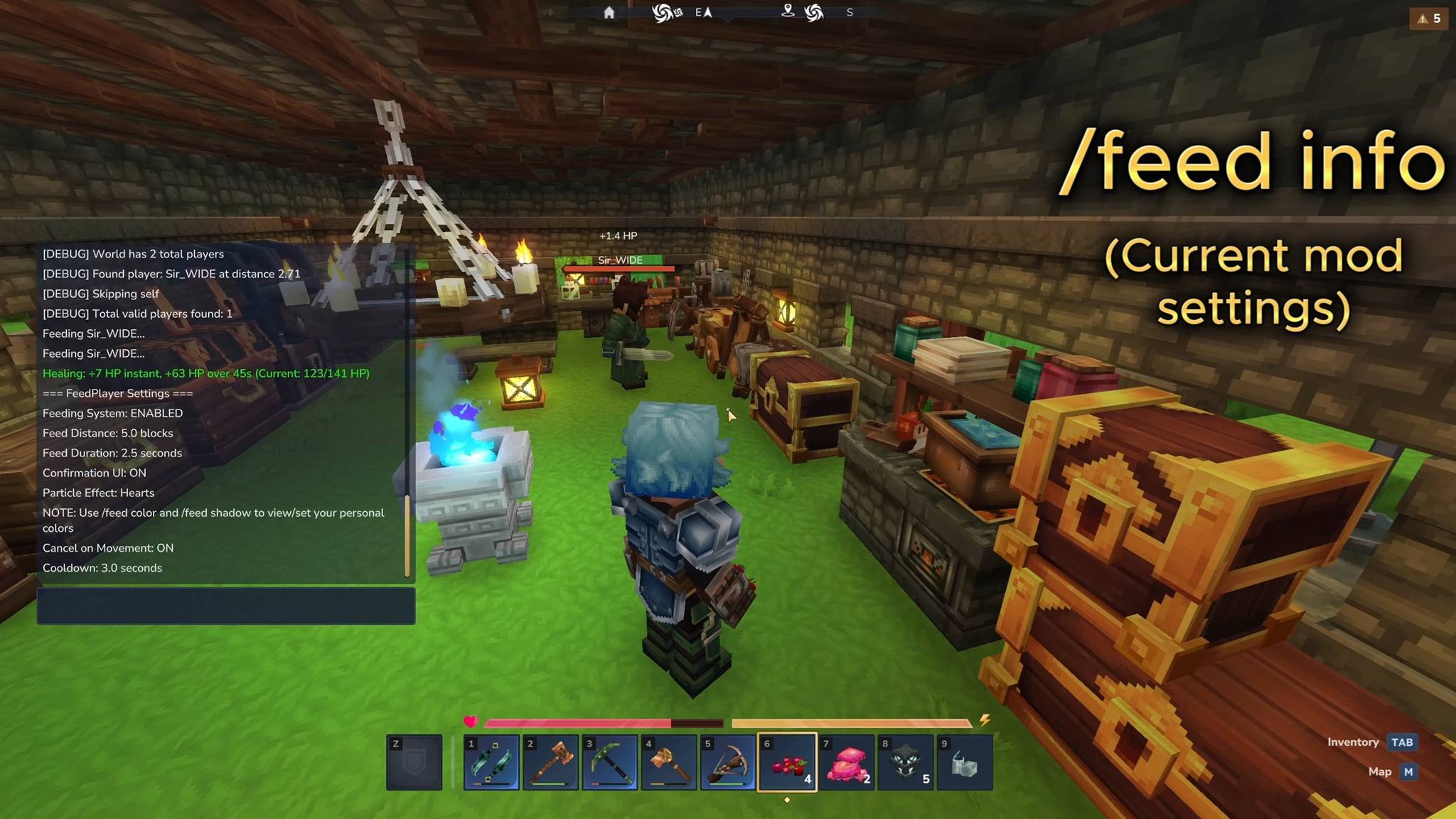Select the crossbow in hotbar slot 5
1456x819 pixels.
[x=727, y=763]
